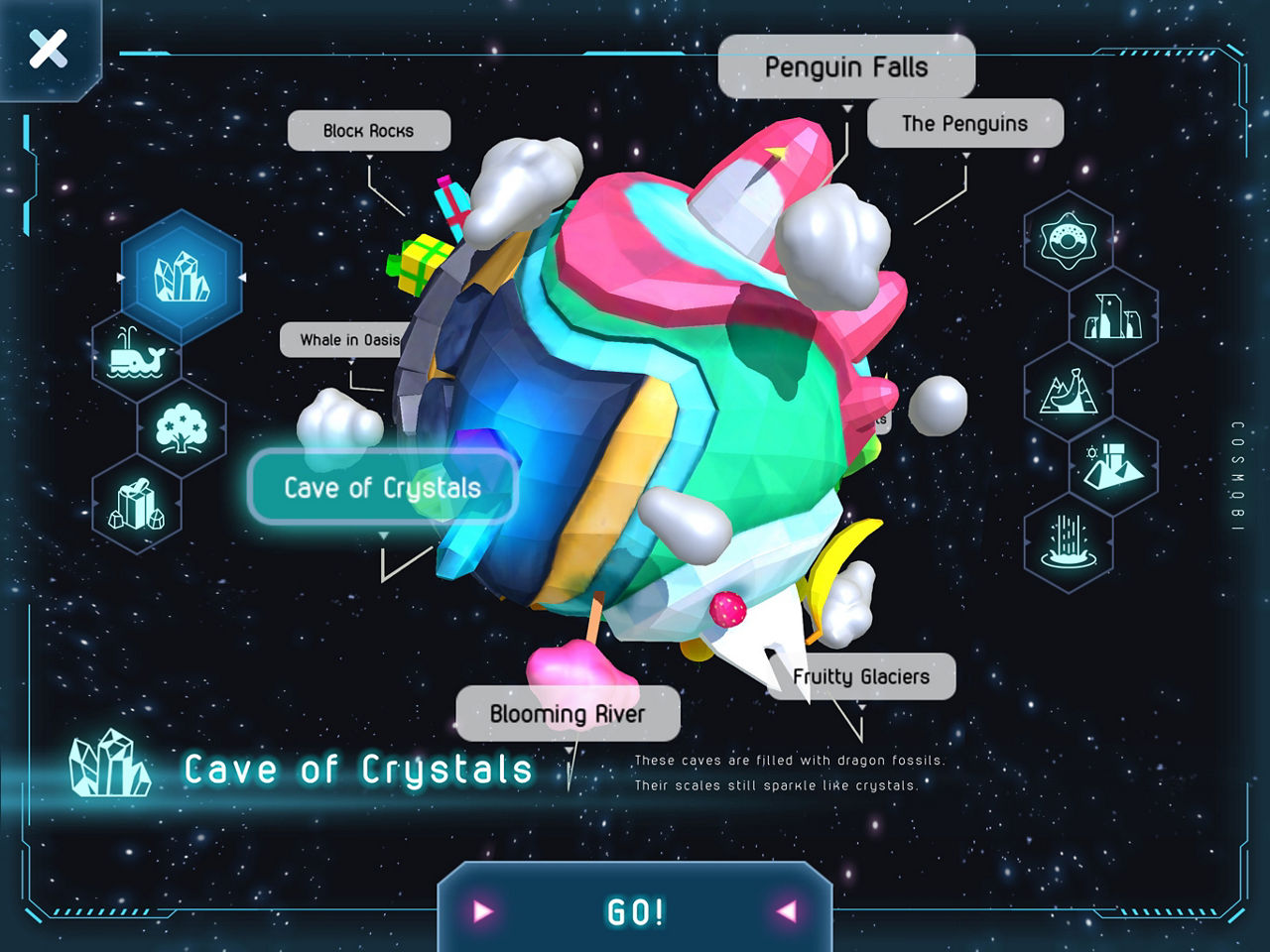Image resolution: width=1270 pixels, height=952 pixels.
Task: Choose the waterfall hexagon icon
Action: click(x=1068, y=542)
